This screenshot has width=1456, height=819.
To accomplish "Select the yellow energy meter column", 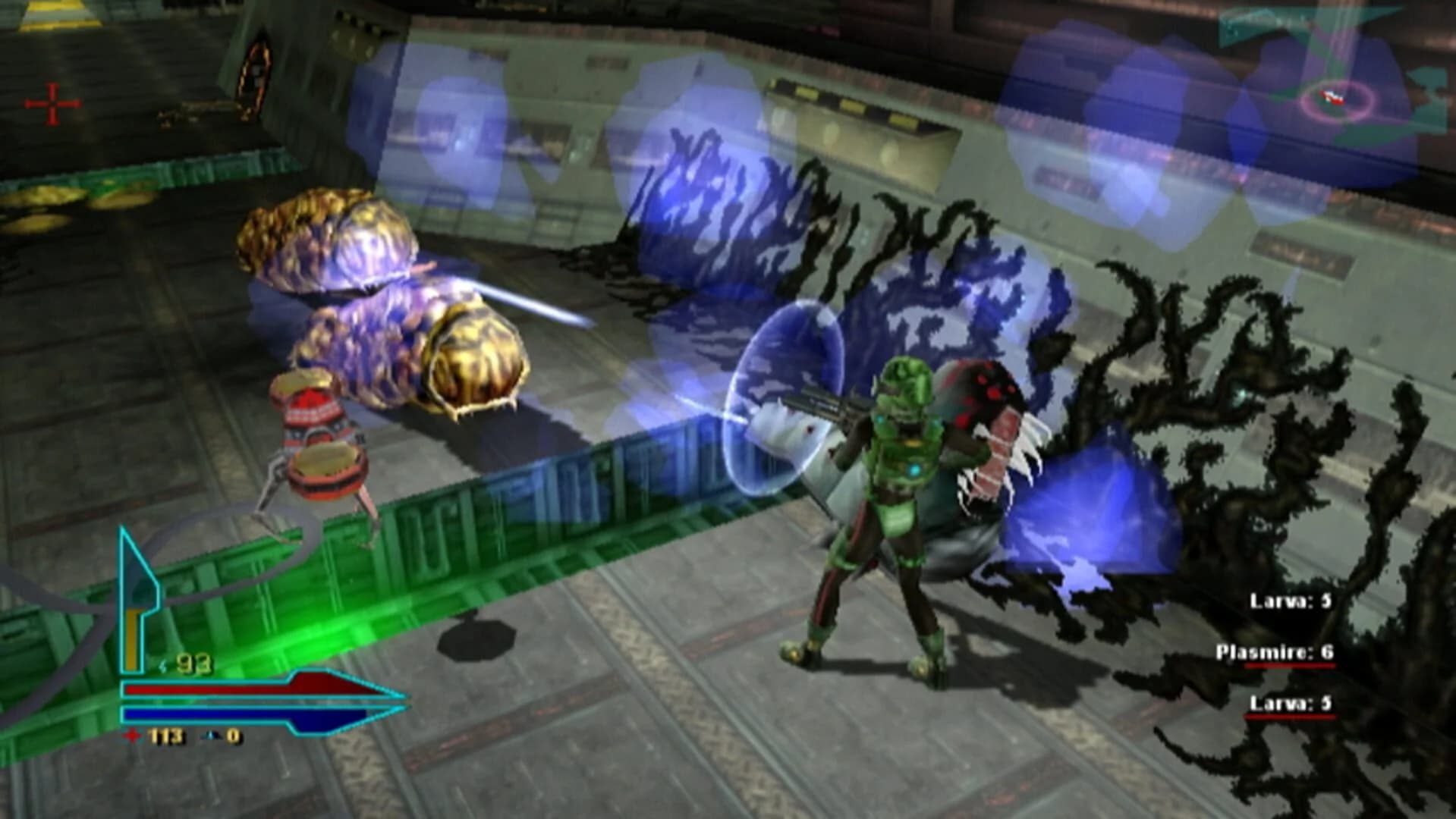I will point(134,641).
